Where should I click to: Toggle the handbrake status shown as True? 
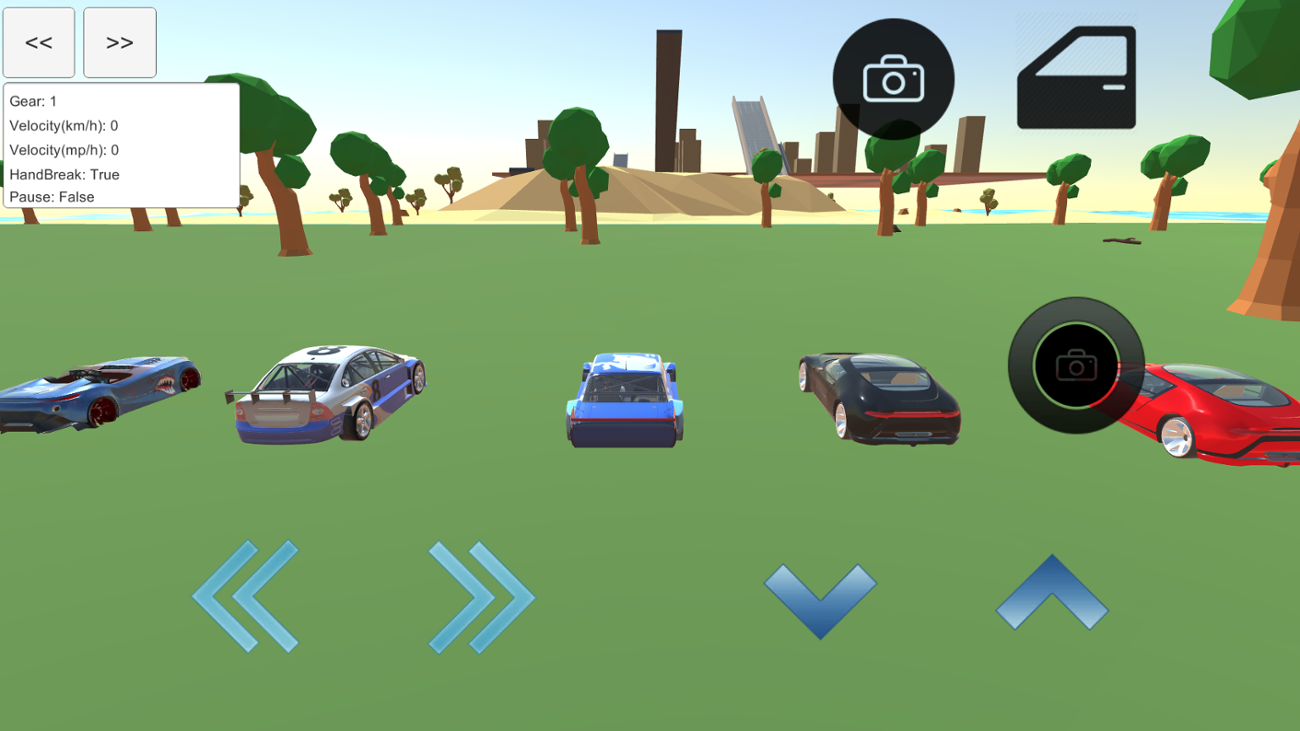coord(63,174)
